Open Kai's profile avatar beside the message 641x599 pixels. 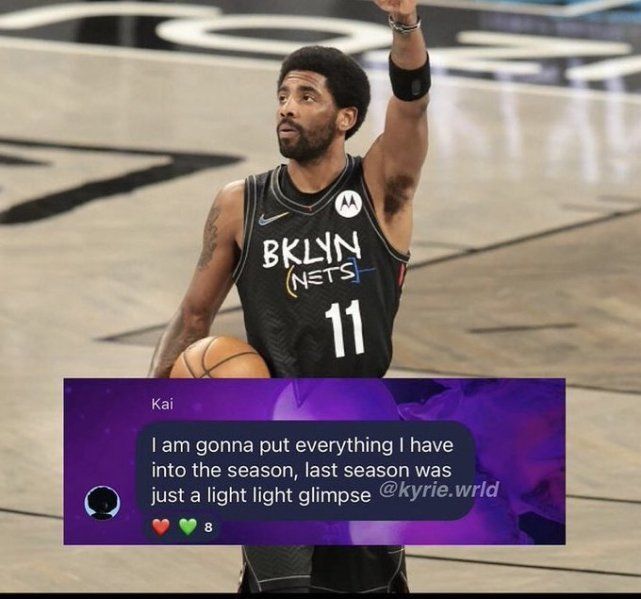(102, 502)
